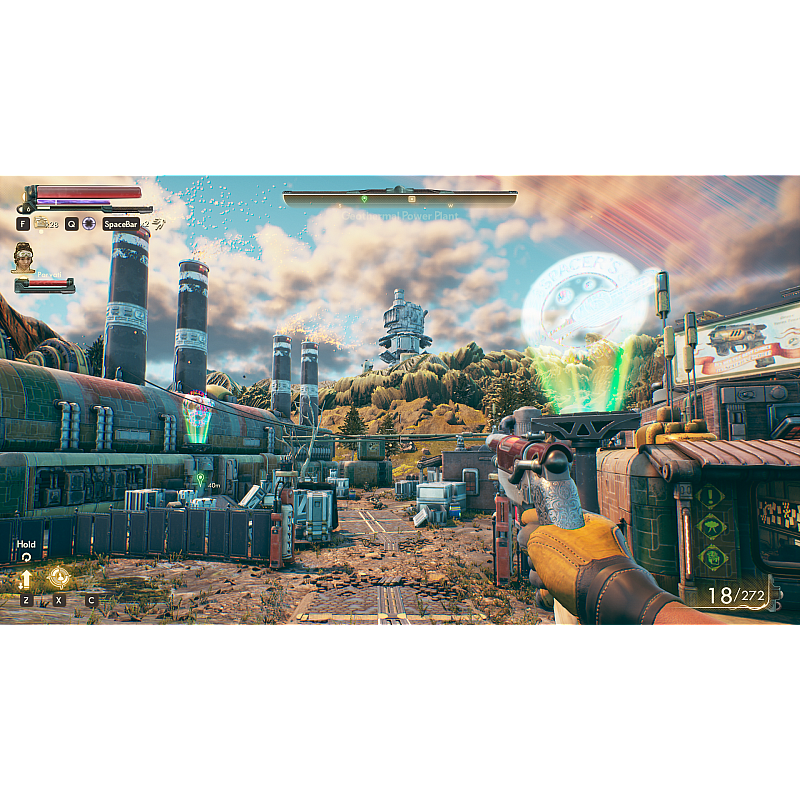Activate the Tactical Time Dilation icon
800x800 pixels.
tap(89, 224)
